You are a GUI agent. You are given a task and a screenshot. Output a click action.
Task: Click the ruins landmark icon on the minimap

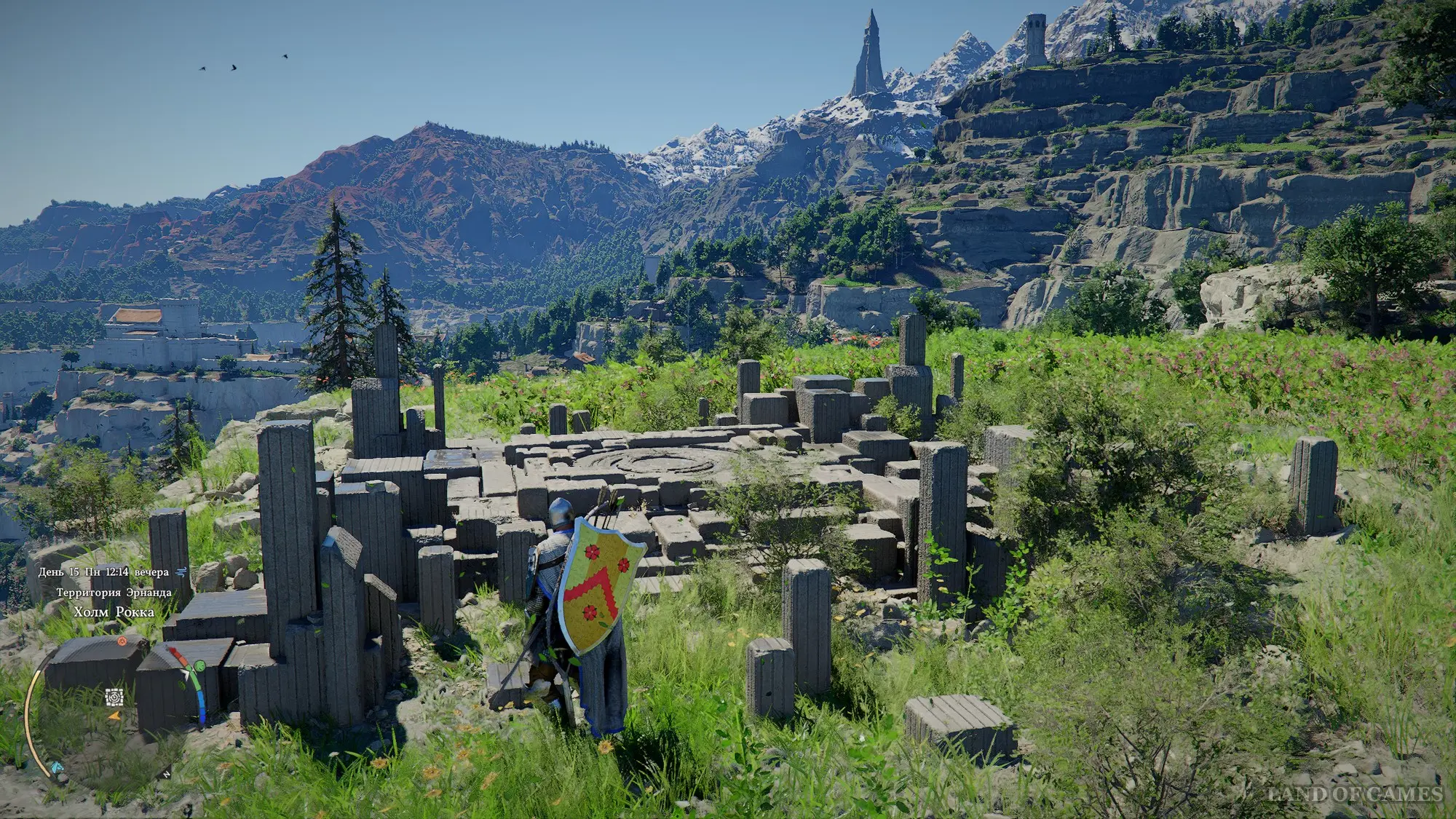pos(114,697)
